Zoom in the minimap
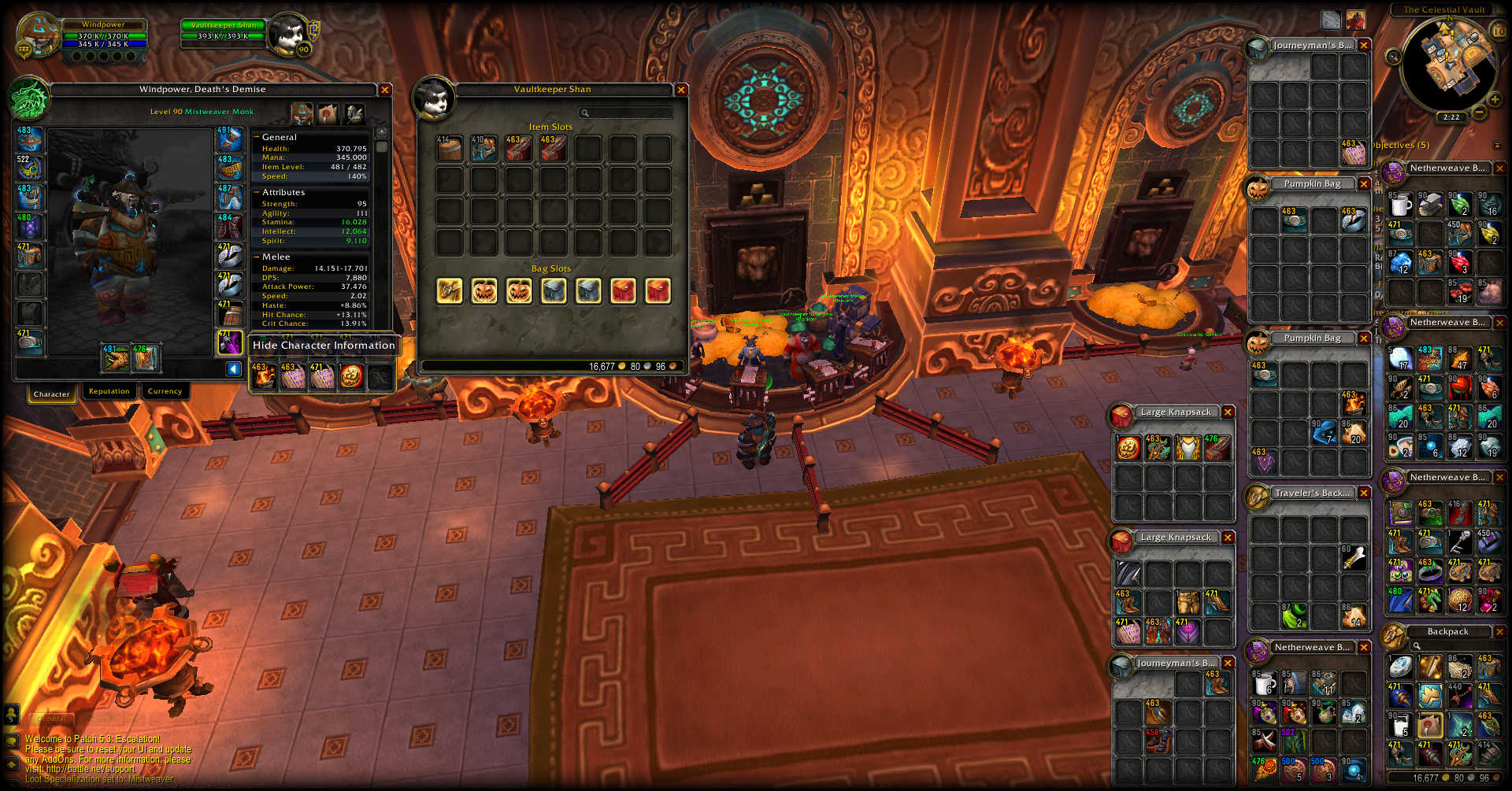Screen dimensions: 1512x791 coord(1494,99)
